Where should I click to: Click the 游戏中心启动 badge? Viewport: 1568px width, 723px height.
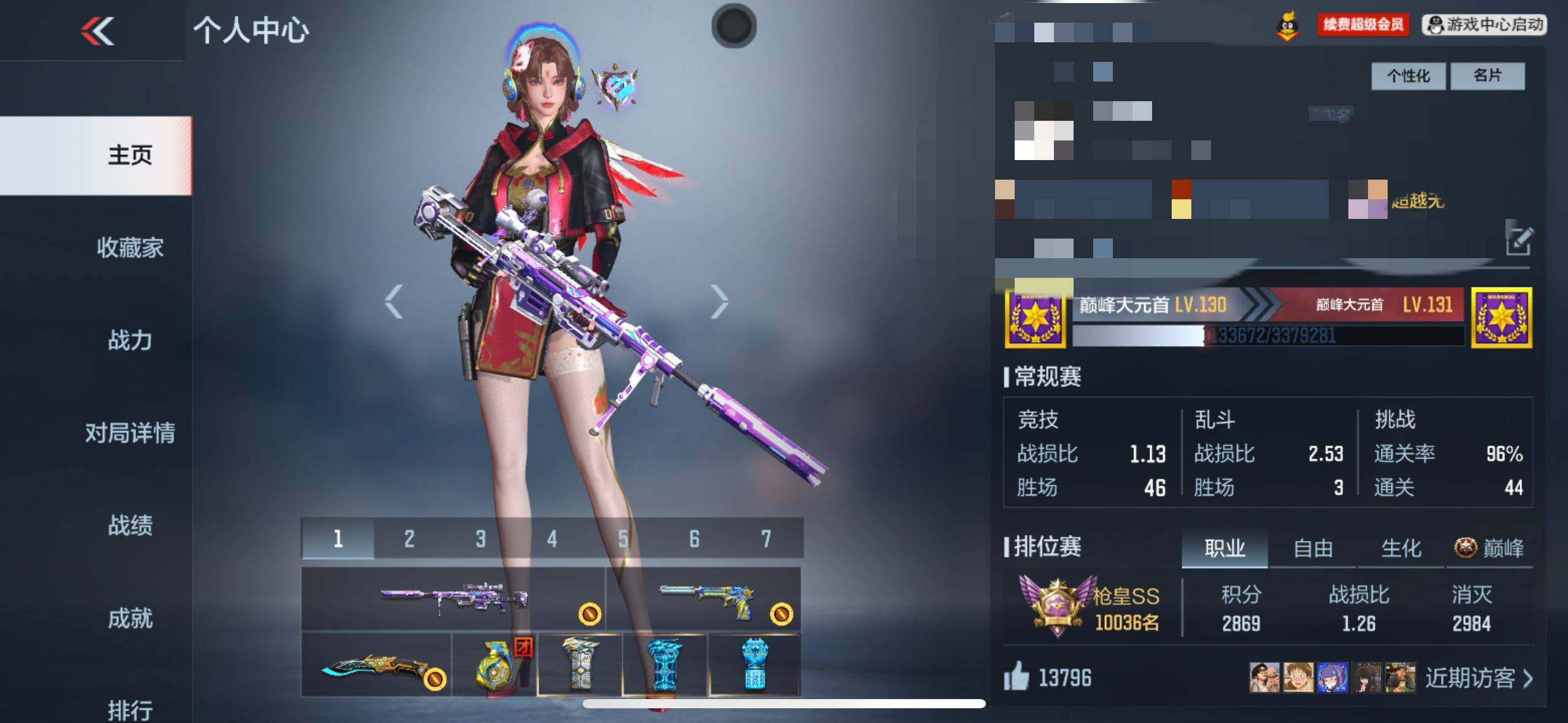click(1485, 25)
